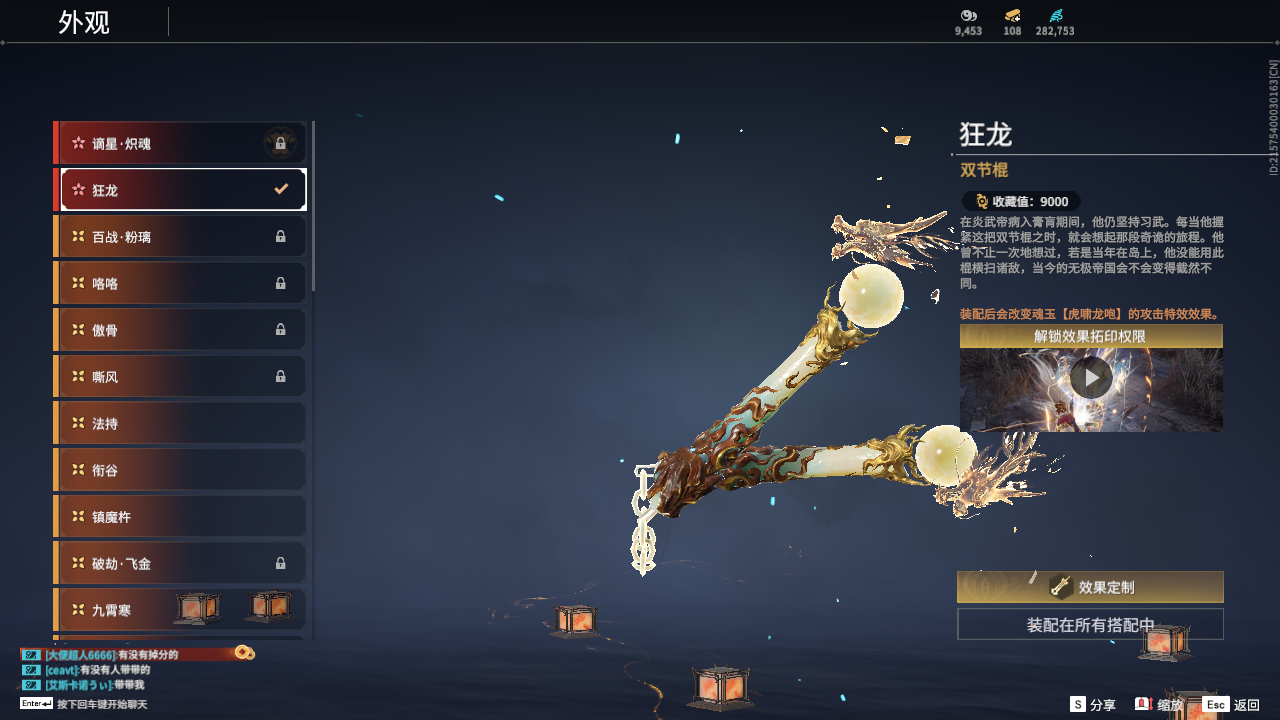The image size is (1280, 720).
Task: Select the 镇魔杵 skin entry
Action: click(x=182, y=517)
